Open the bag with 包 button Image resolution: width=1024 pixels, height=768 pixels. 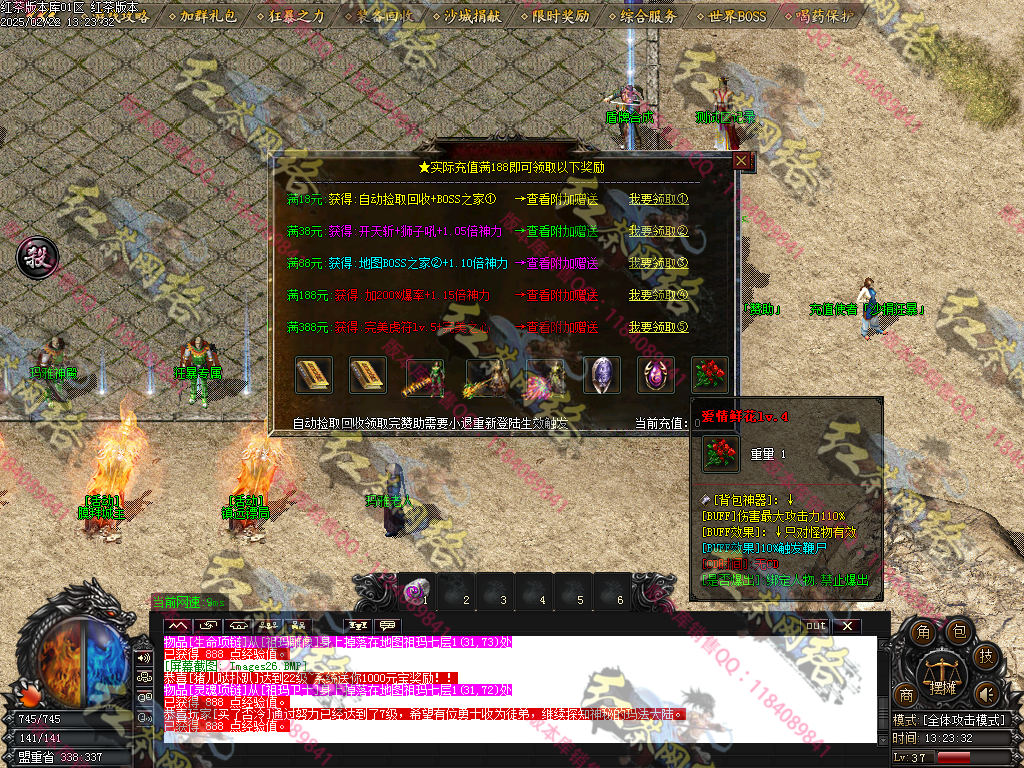(957, 630)
